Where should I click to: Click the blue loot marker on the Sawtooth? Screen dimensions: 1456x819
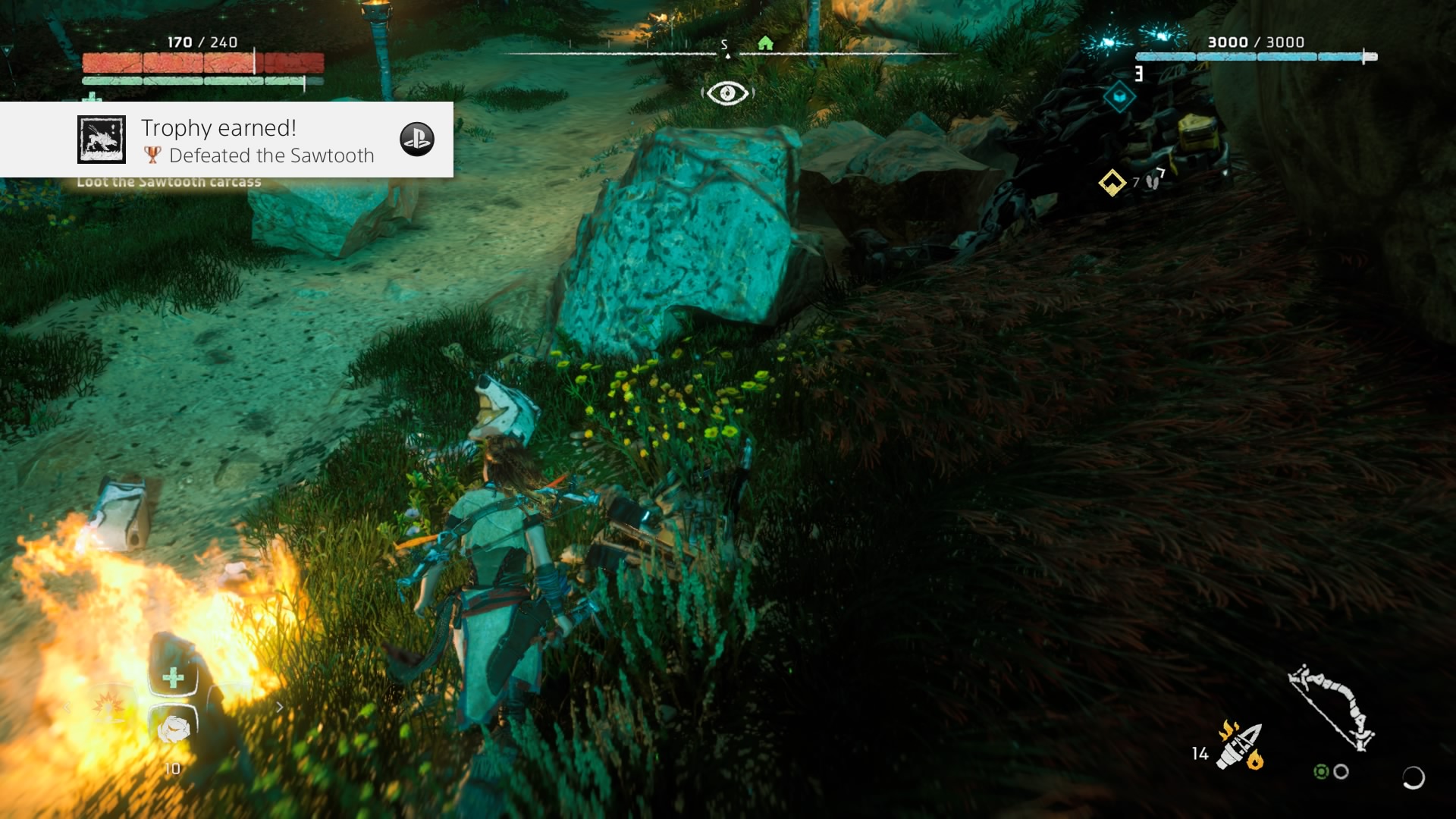click(x=1119, y=97)
